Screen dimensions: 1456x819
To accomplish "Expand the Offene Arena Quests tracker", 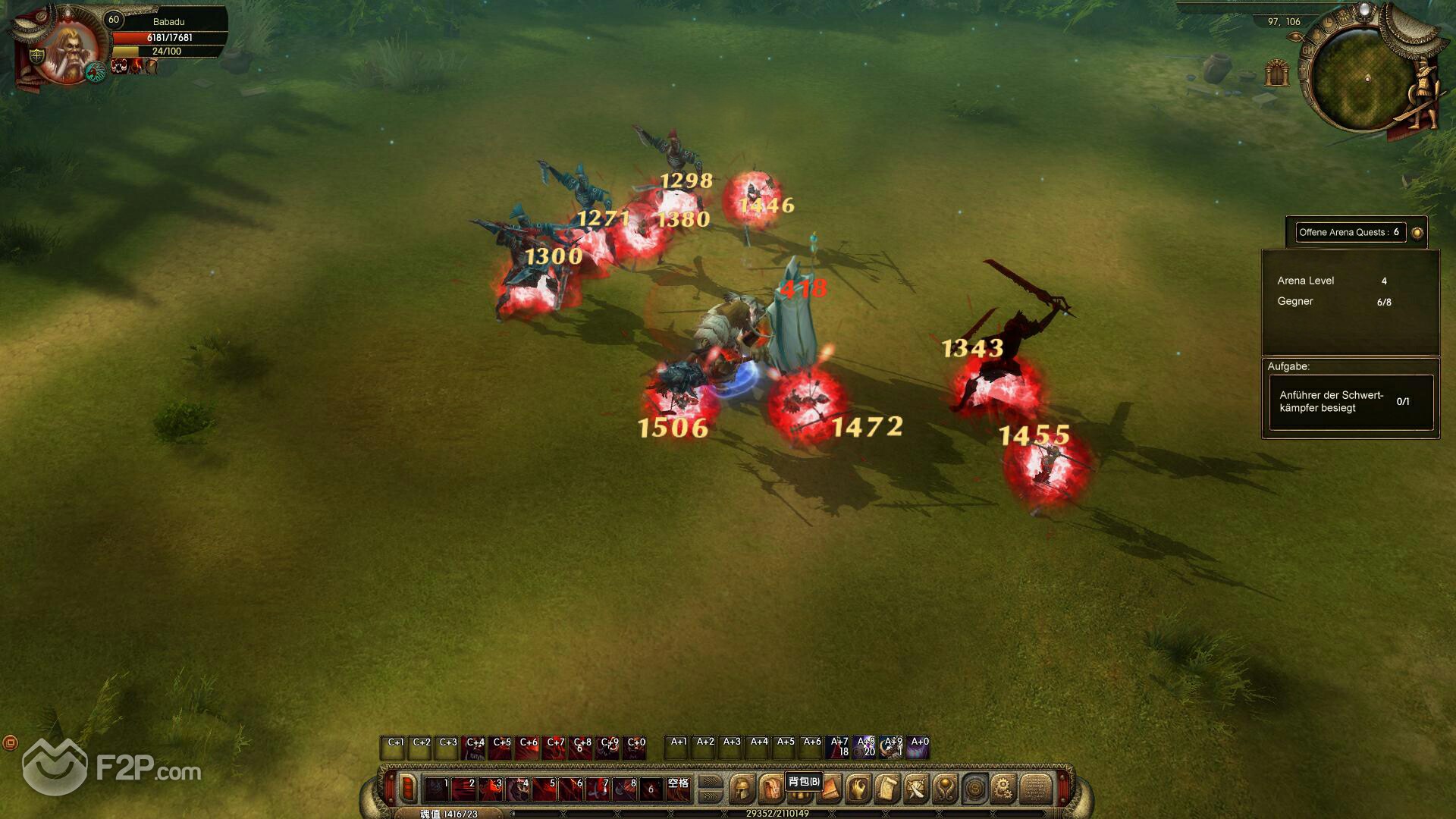I will (1417, 233).
